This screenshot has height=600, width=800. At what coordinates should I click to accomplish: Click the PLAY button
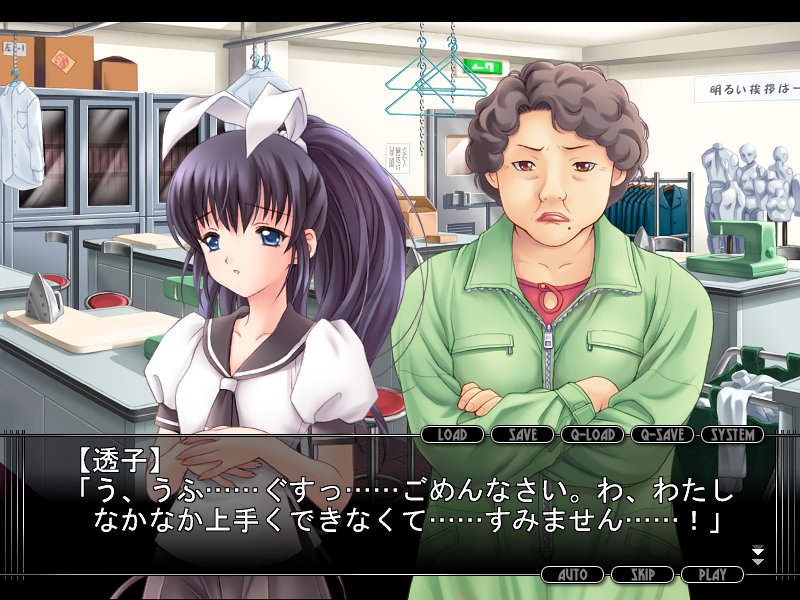coord(713,575)
